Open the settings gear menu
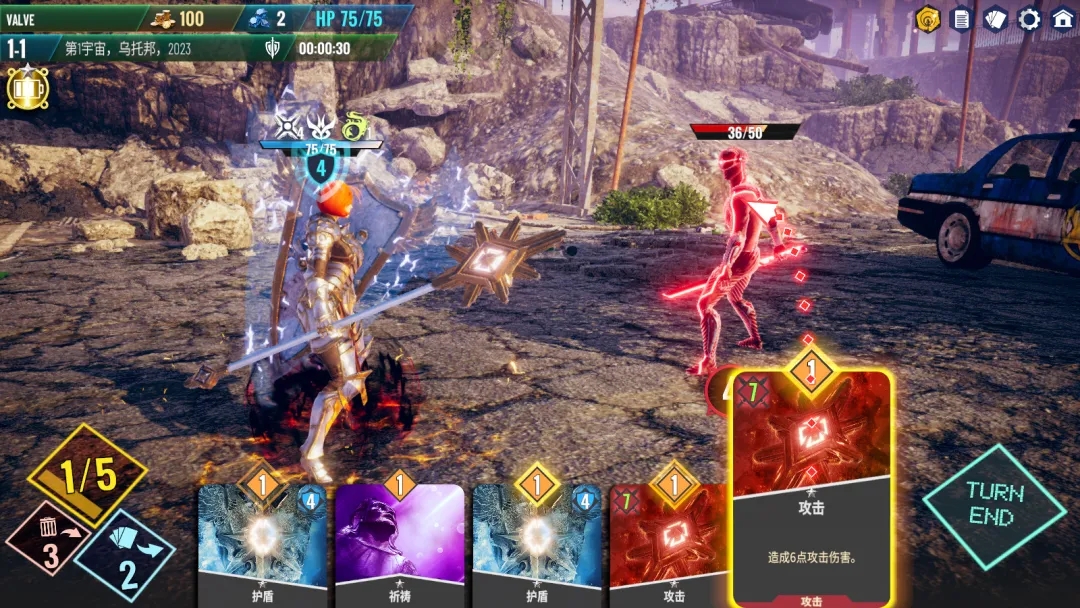The width and height of the screenshot is (1080, 608). [1029, 19]
